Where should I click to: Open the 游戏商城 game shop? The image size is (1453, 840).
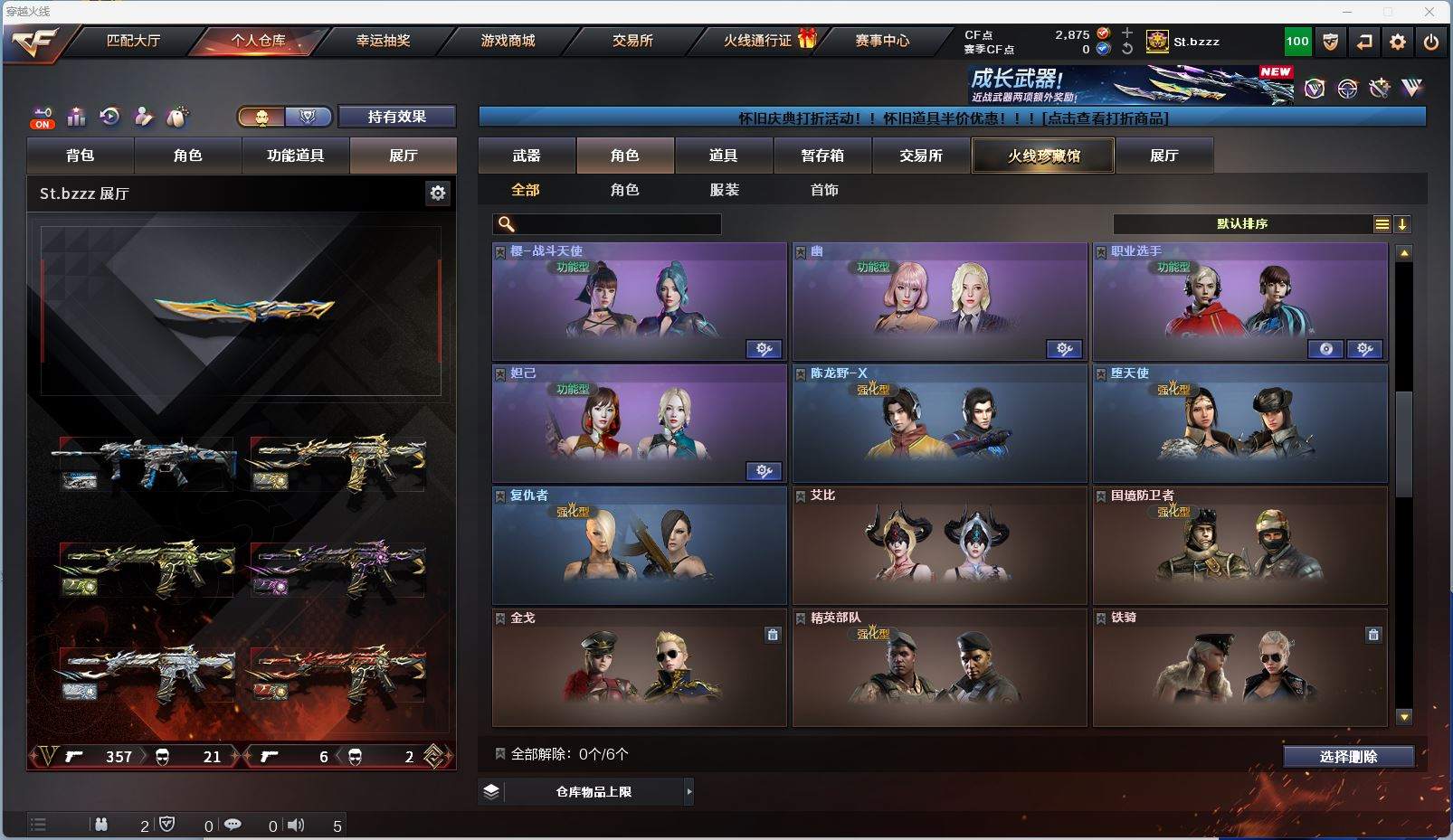[x=508, y=41]
